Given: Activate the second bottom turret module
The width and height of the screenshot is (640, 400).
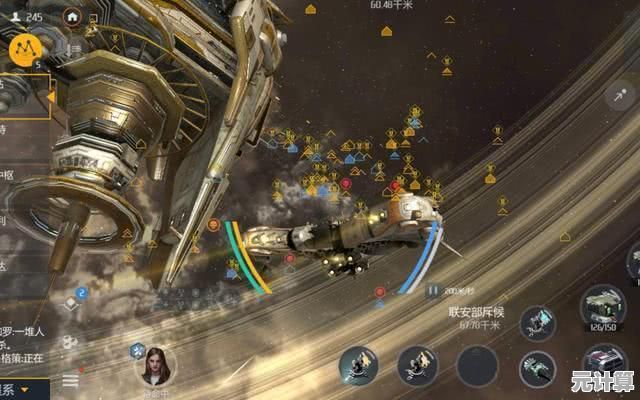Looking at the screenshot, I should pos(417,365).
